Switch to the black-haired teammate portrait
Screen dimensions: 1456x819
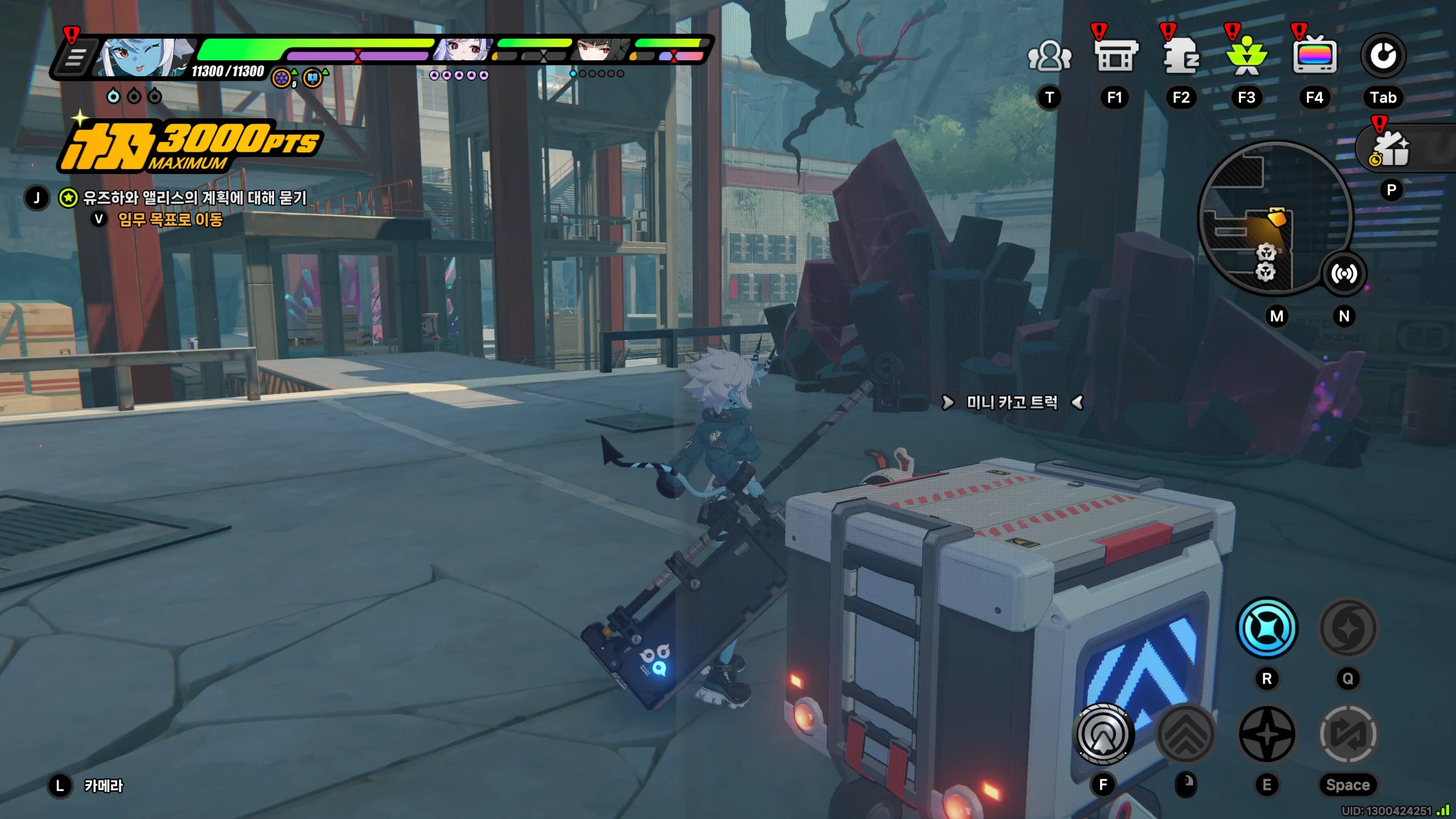602,50
